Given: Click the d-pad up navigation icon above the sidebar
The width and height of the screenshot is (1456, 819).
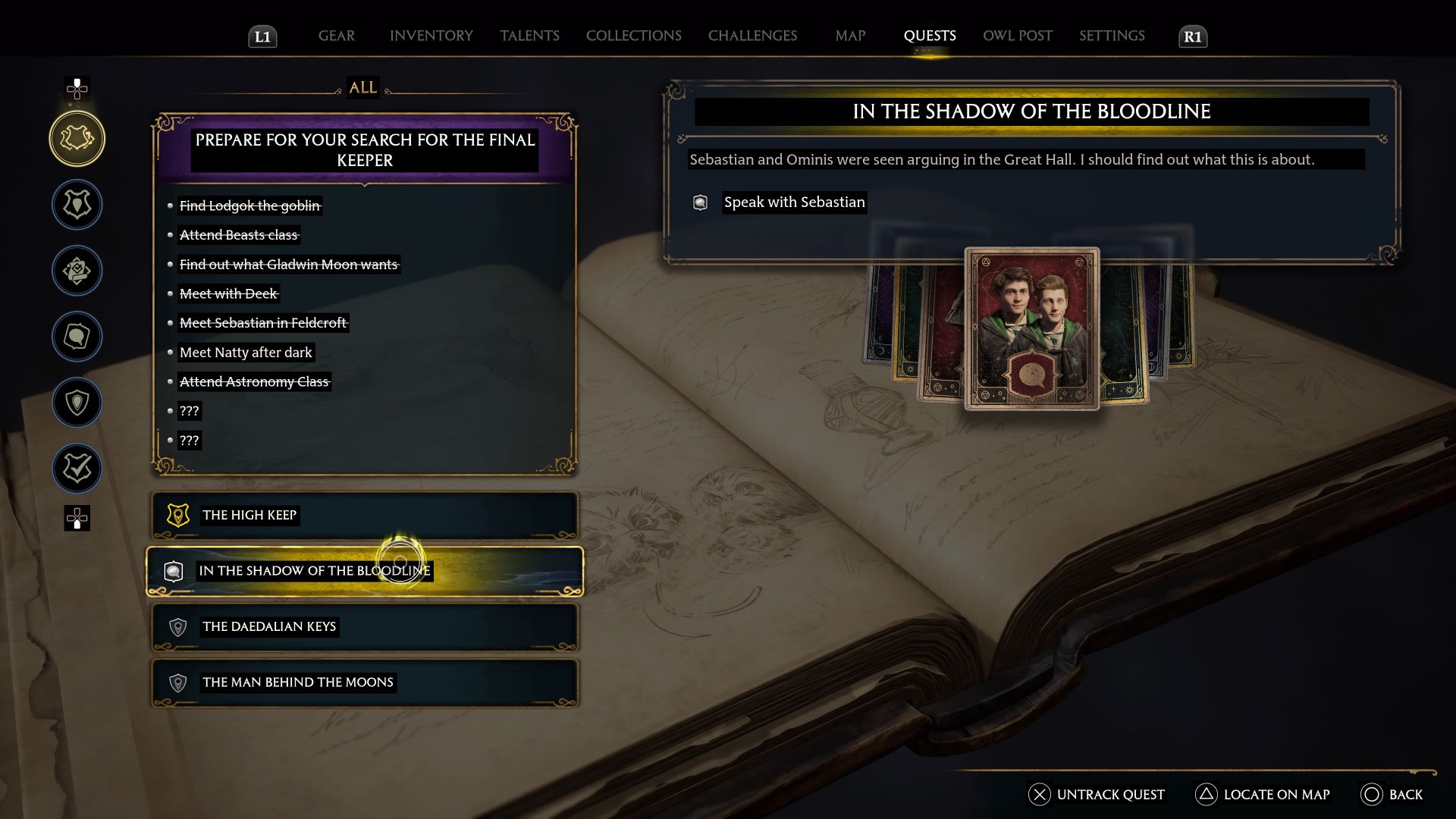Looking at the screenshot, I should tap(77, 89).
